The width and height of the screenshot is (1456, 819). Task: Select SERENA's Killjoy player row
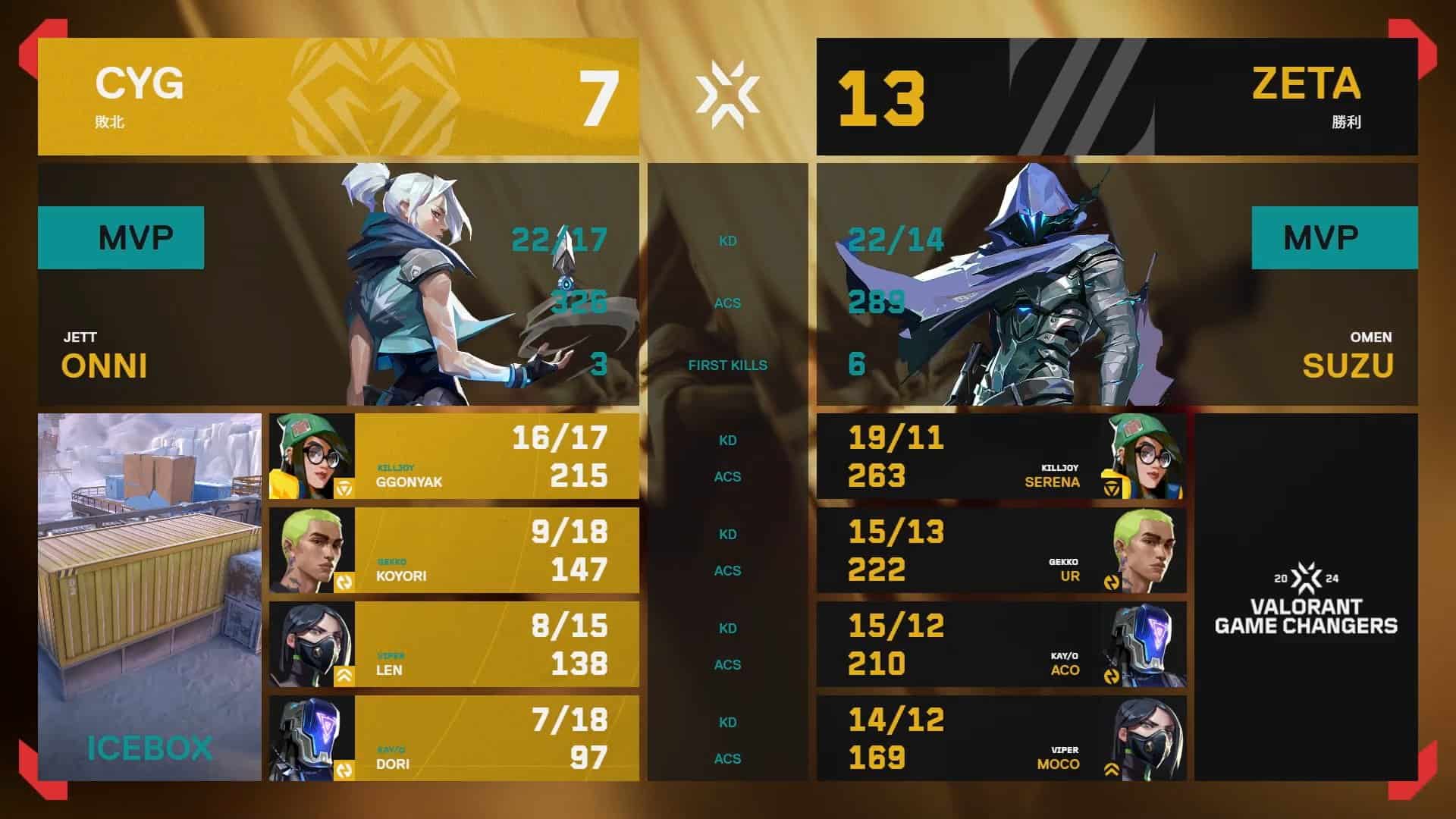(x=1001, y=457)
